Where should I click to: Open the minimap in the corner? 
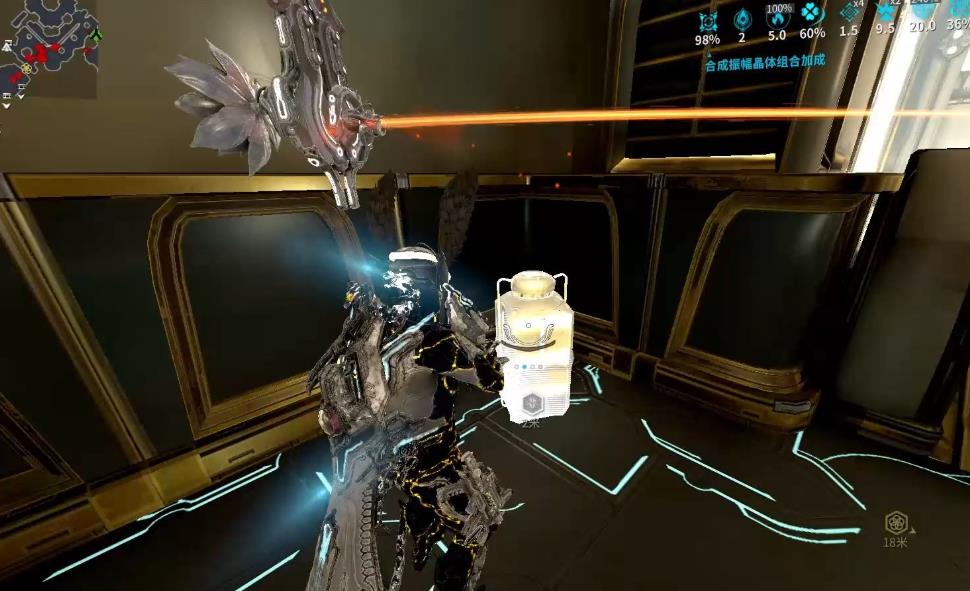tap(50, 48)
